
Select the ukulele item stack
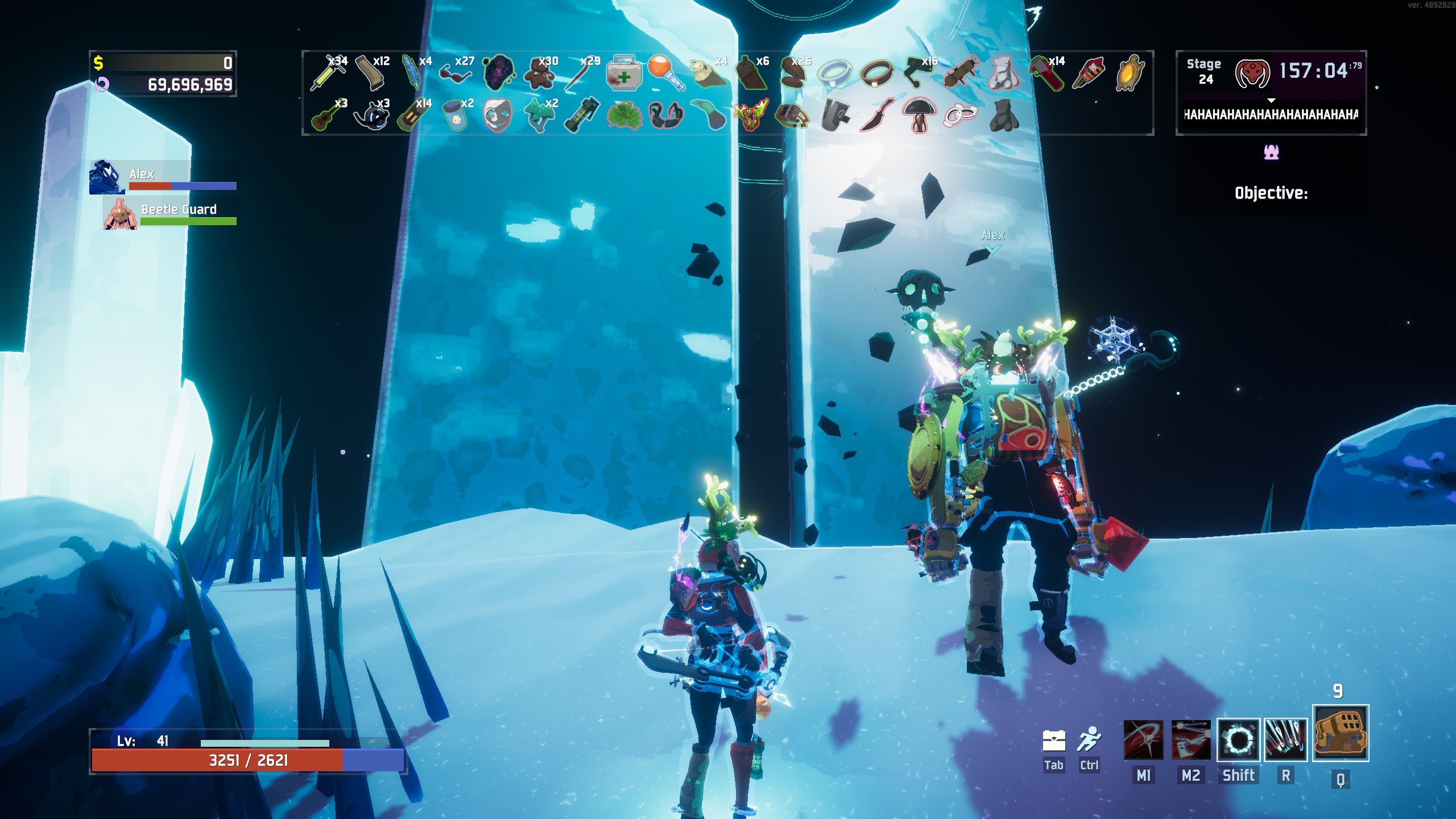(x=328, y=115)
